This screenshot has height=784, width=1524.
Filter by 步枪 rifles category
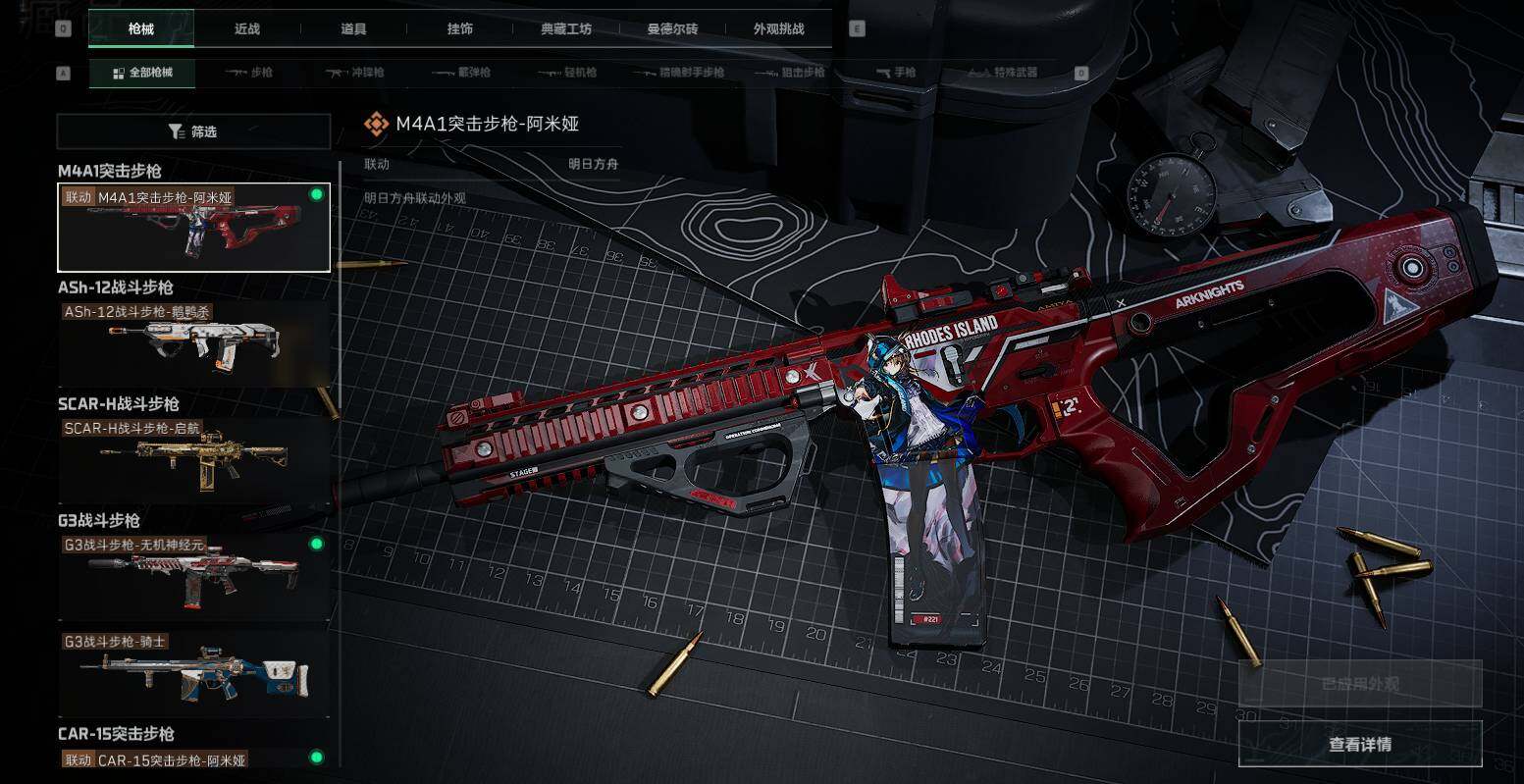point(249,73)
